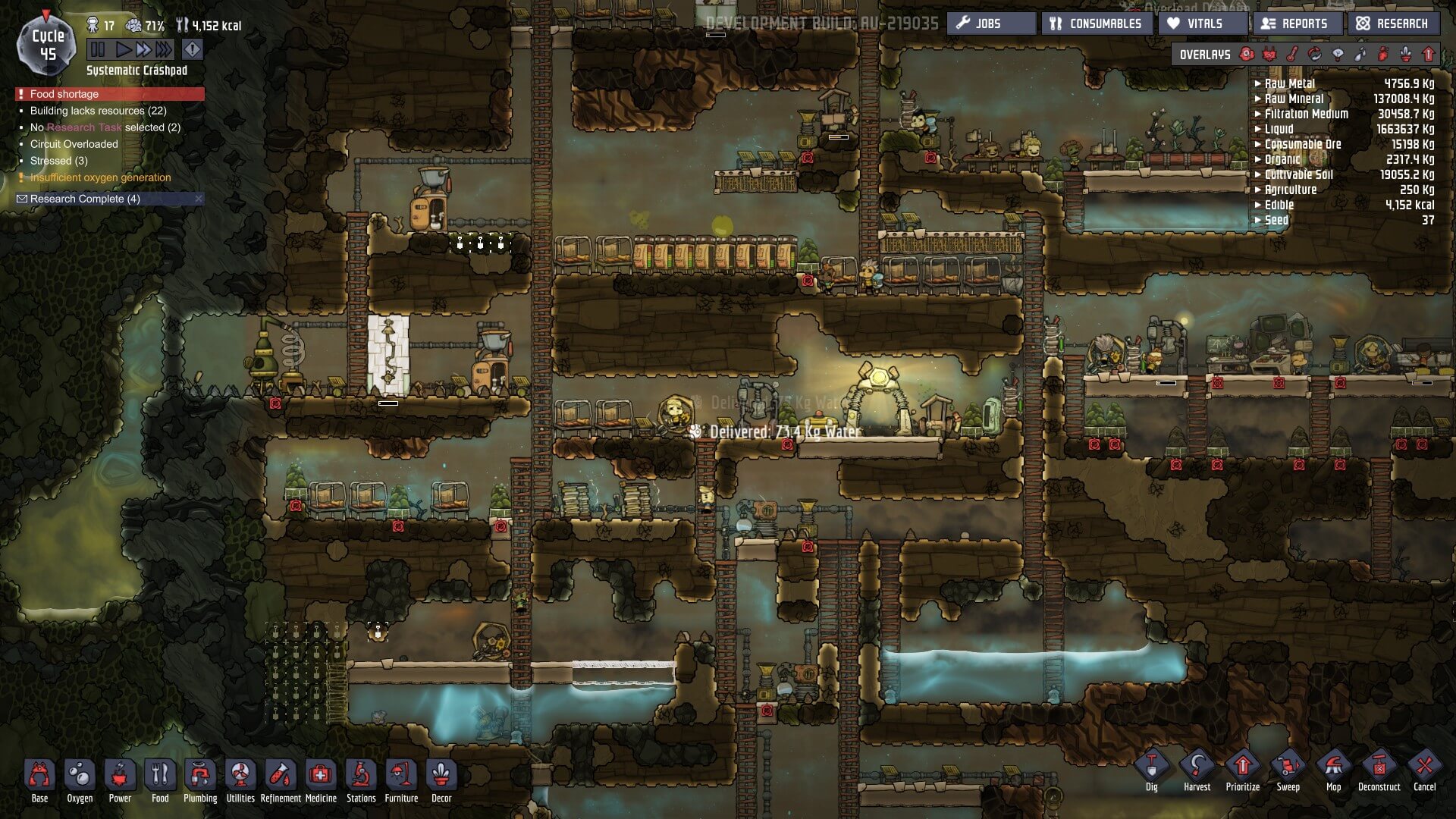Screen dimensions: 1456x819
Task: Select the Insufficient oxygen generation warning
Action: [x=100, y=177]
